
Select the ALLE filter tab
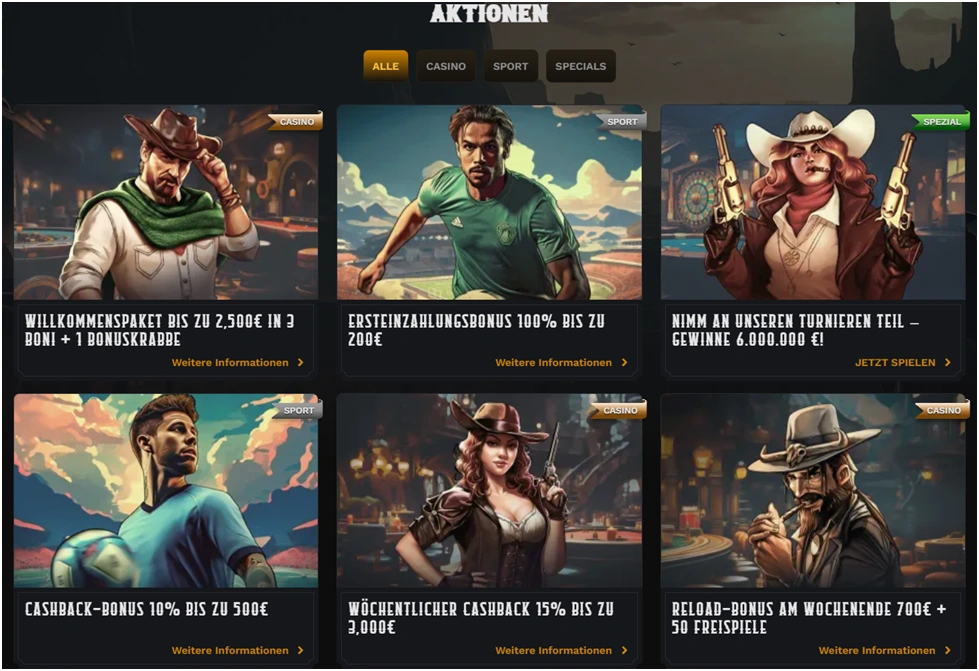tap(385, 66)
